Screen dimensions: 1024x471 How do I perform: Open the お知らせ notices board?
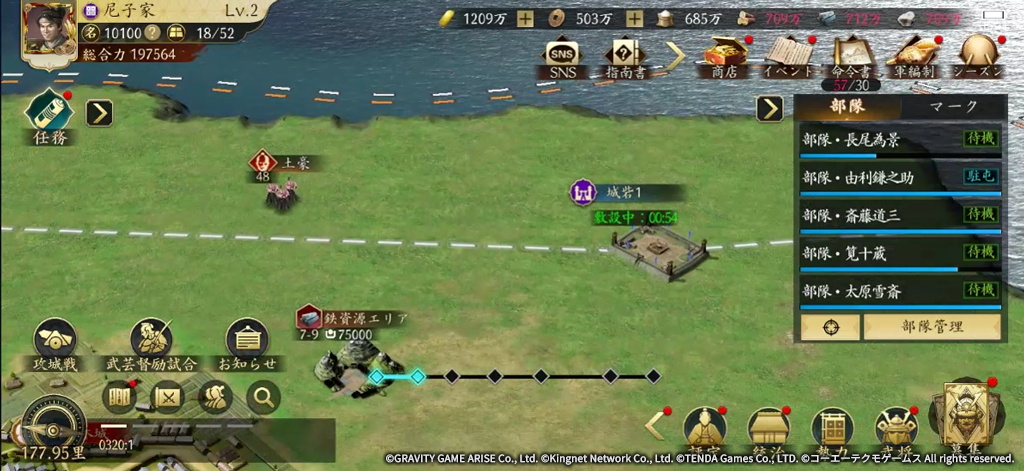[246, 344]
